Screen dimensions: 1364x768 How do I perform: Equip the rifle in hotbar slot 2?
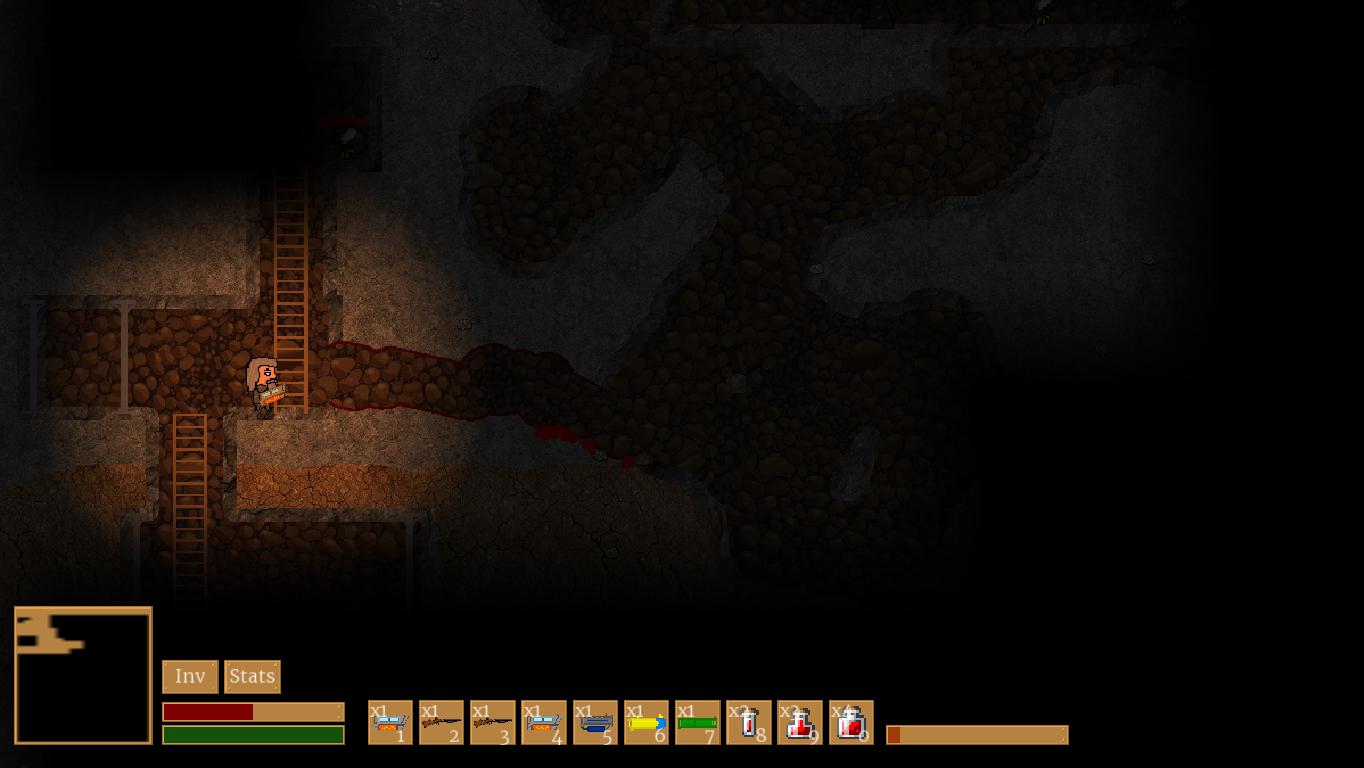(441, 722)
